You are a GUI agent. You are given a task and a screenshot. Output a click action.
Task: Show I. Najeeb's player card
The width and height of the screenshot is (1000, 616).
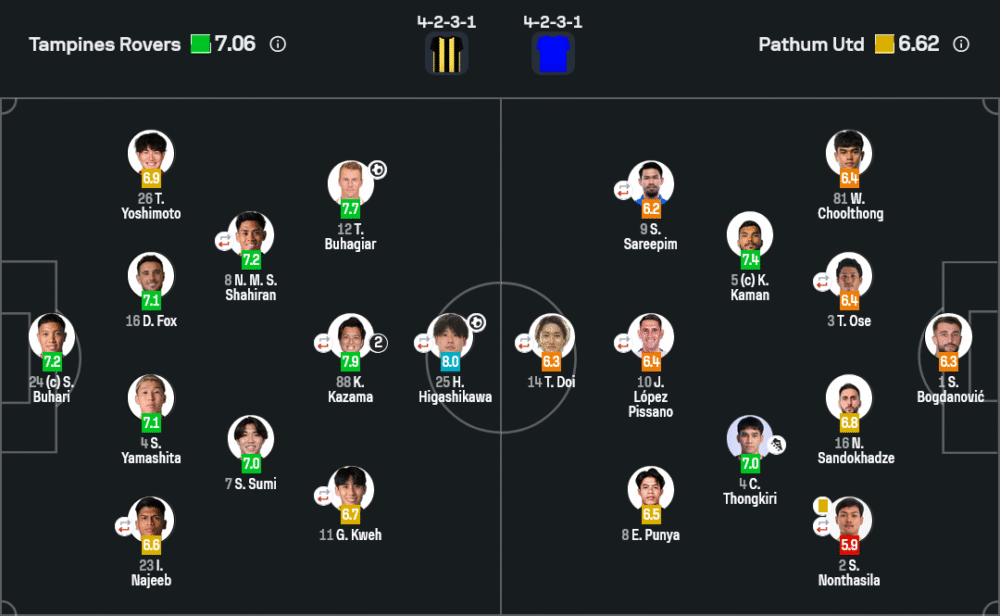tap(151, 520)
